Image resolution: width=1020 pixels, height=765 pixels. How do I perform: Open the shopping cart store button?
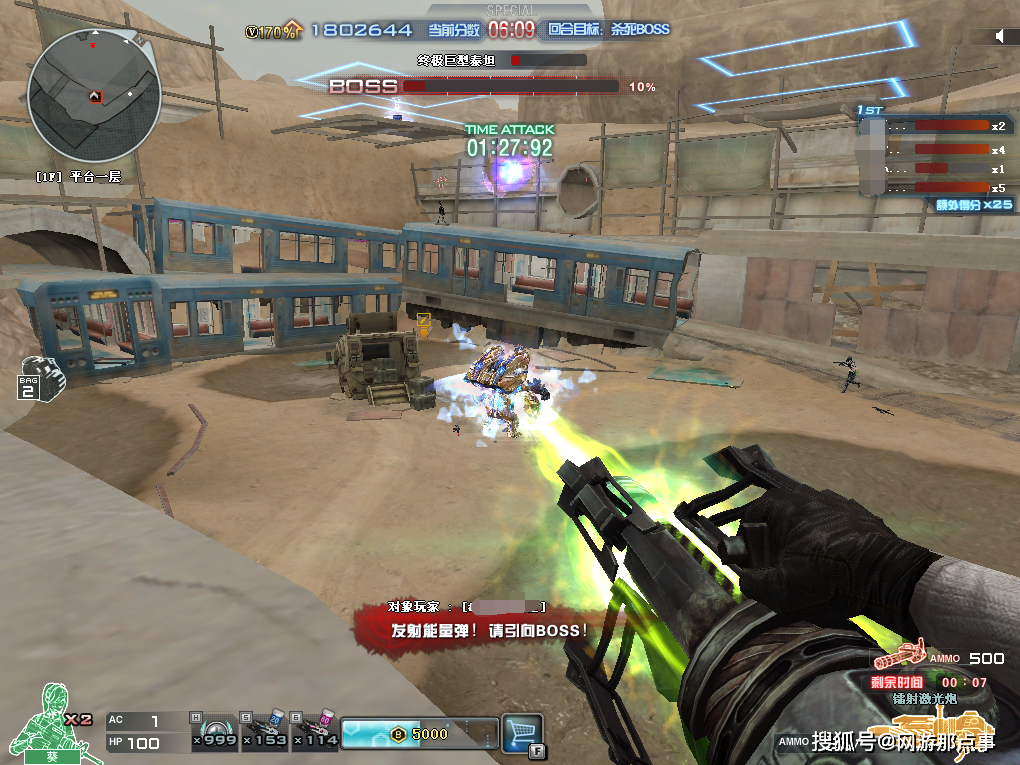pos(521,732)
